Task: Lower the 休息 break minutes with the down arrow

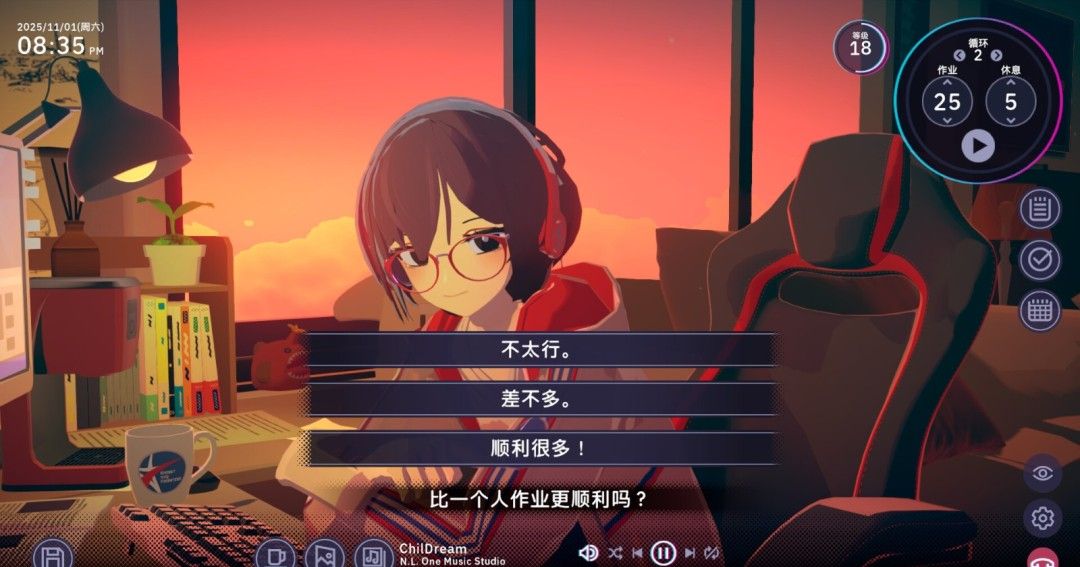Action: 1011,121
